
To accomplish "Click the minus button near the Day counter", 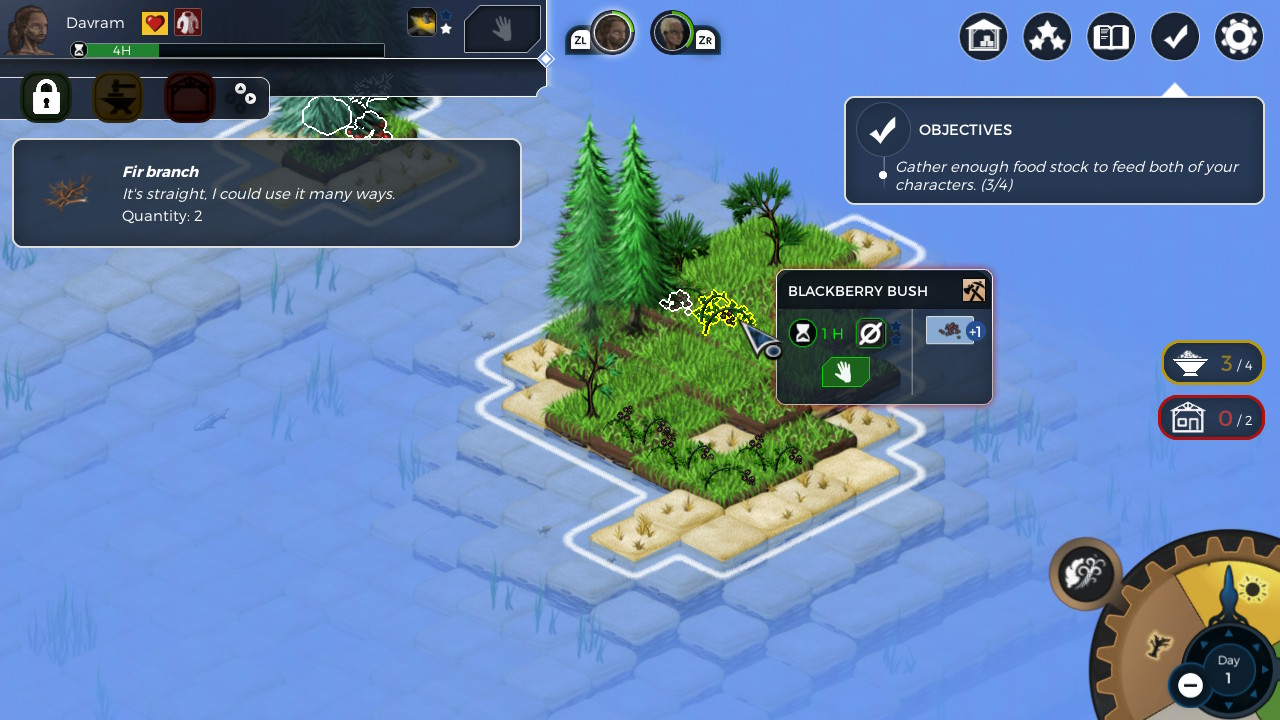I will pyautogui.click(x=1190, y=686).
